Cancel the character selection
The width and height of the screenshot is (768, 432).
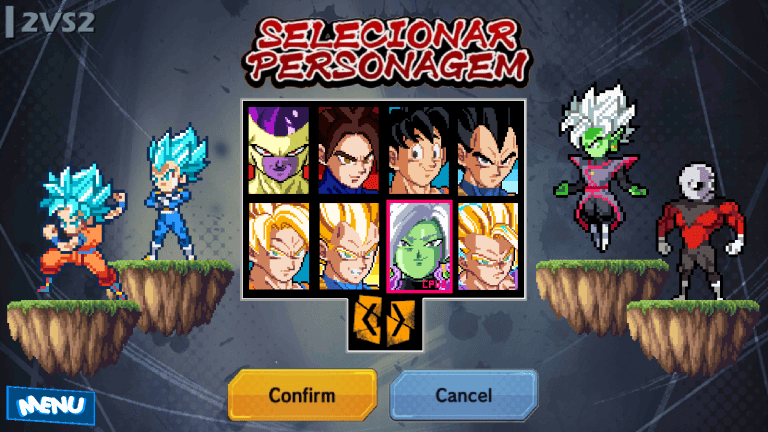[x=463, y=395]
